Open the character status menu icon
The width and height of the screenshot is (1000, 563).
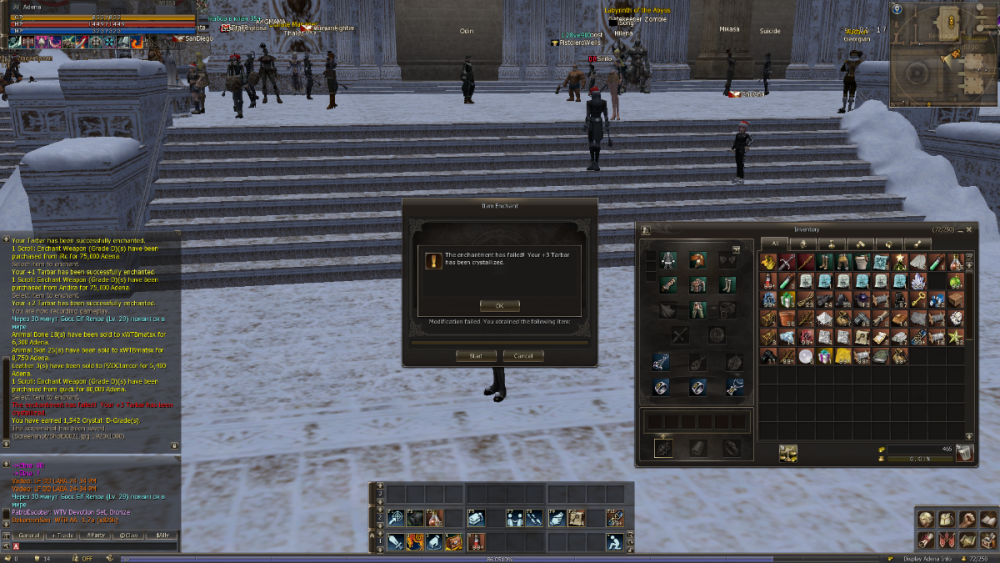click(x=926, y=519)
